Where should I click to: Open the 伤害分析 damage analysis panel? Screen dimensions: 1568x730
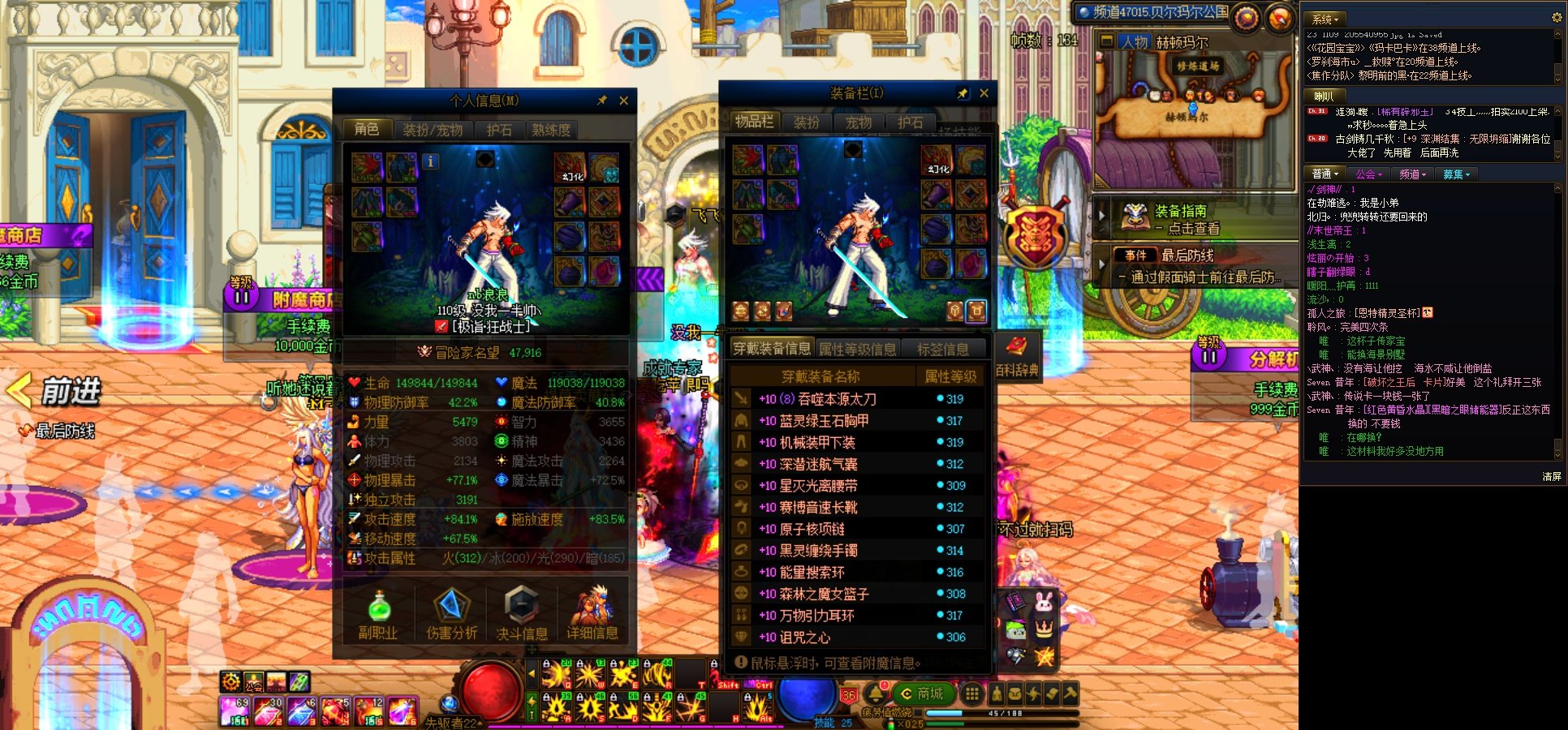[x=452, y=614]
